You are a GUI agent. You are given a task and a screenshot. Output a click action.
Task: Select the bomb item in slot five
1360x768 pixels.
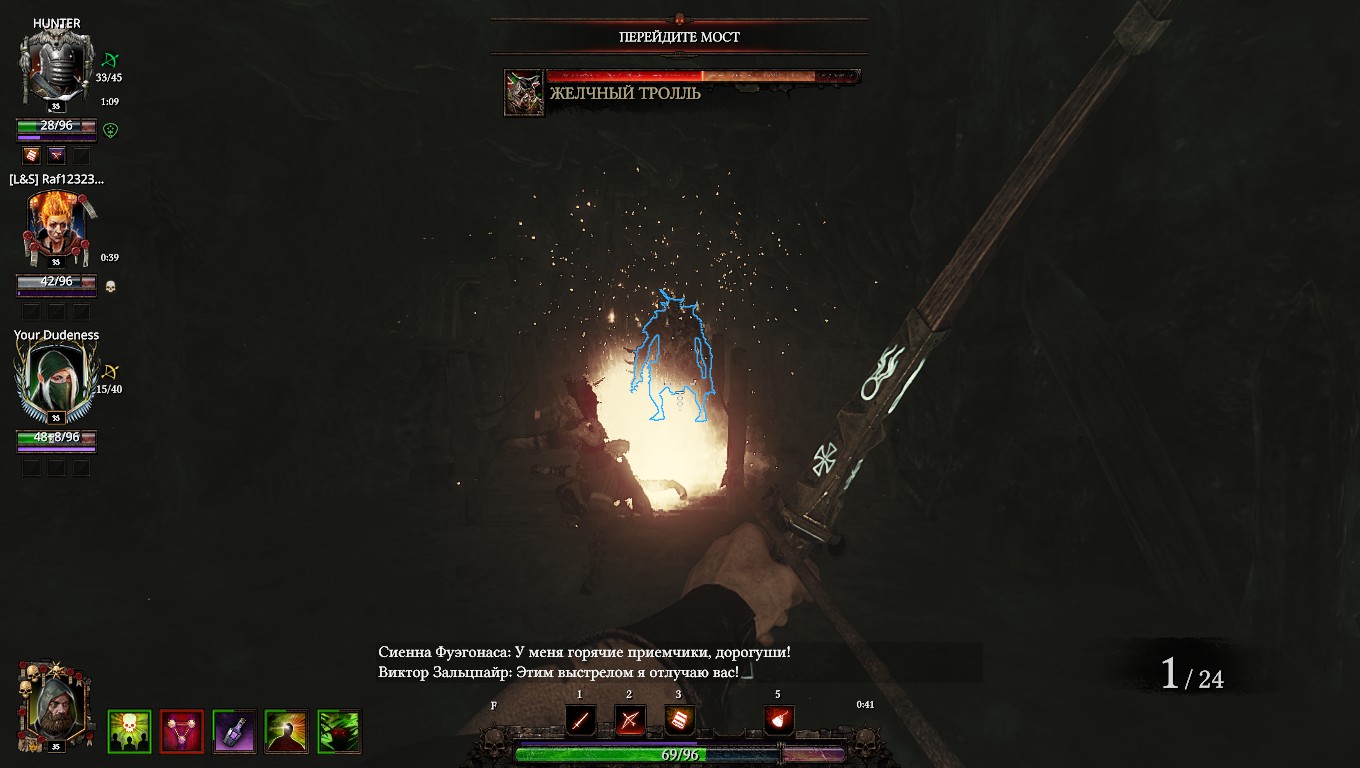coord(779,720)
